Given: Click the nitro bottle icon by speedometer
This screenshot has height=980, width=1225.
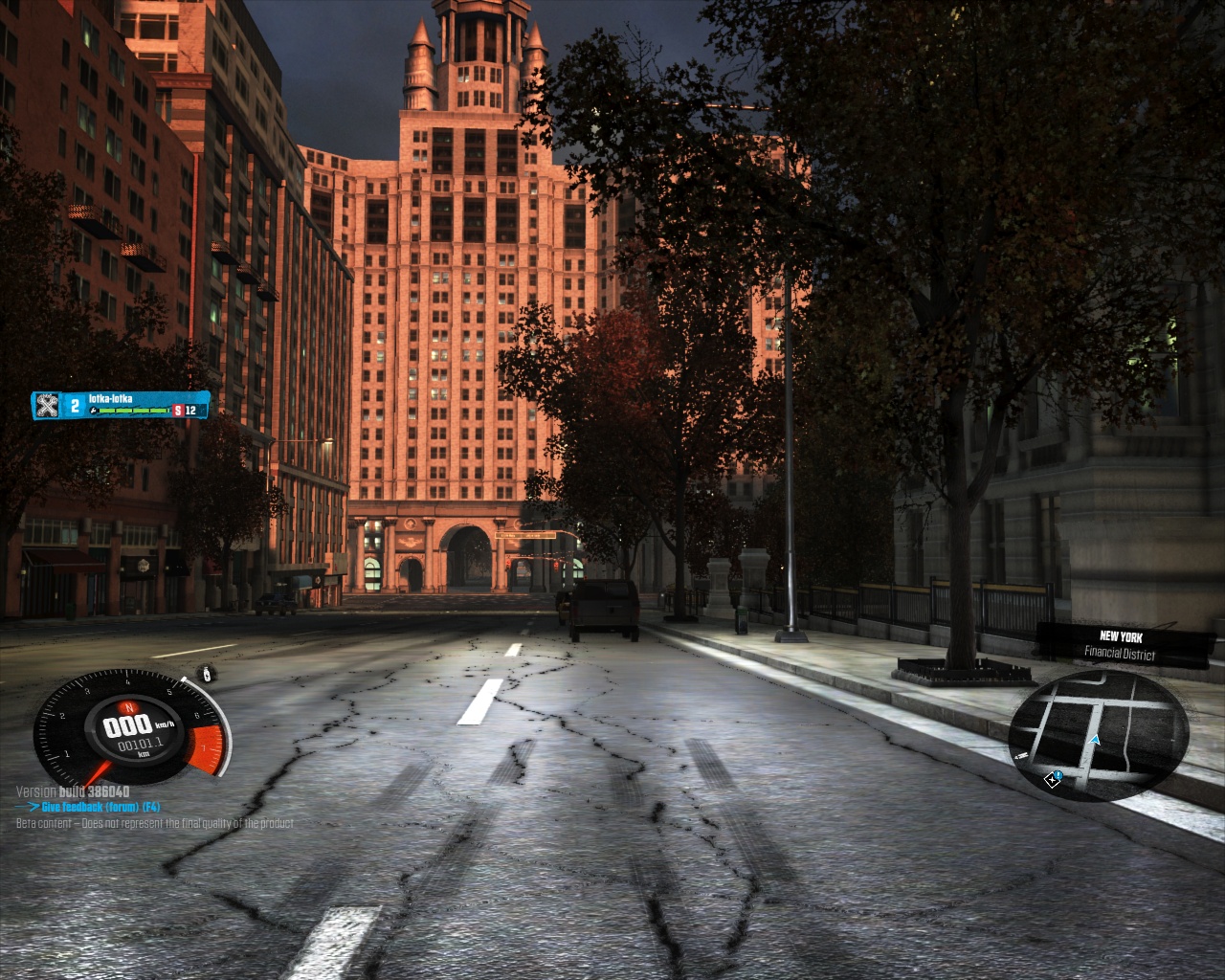Looking at the screenshot, I should [x=209, y=674].
